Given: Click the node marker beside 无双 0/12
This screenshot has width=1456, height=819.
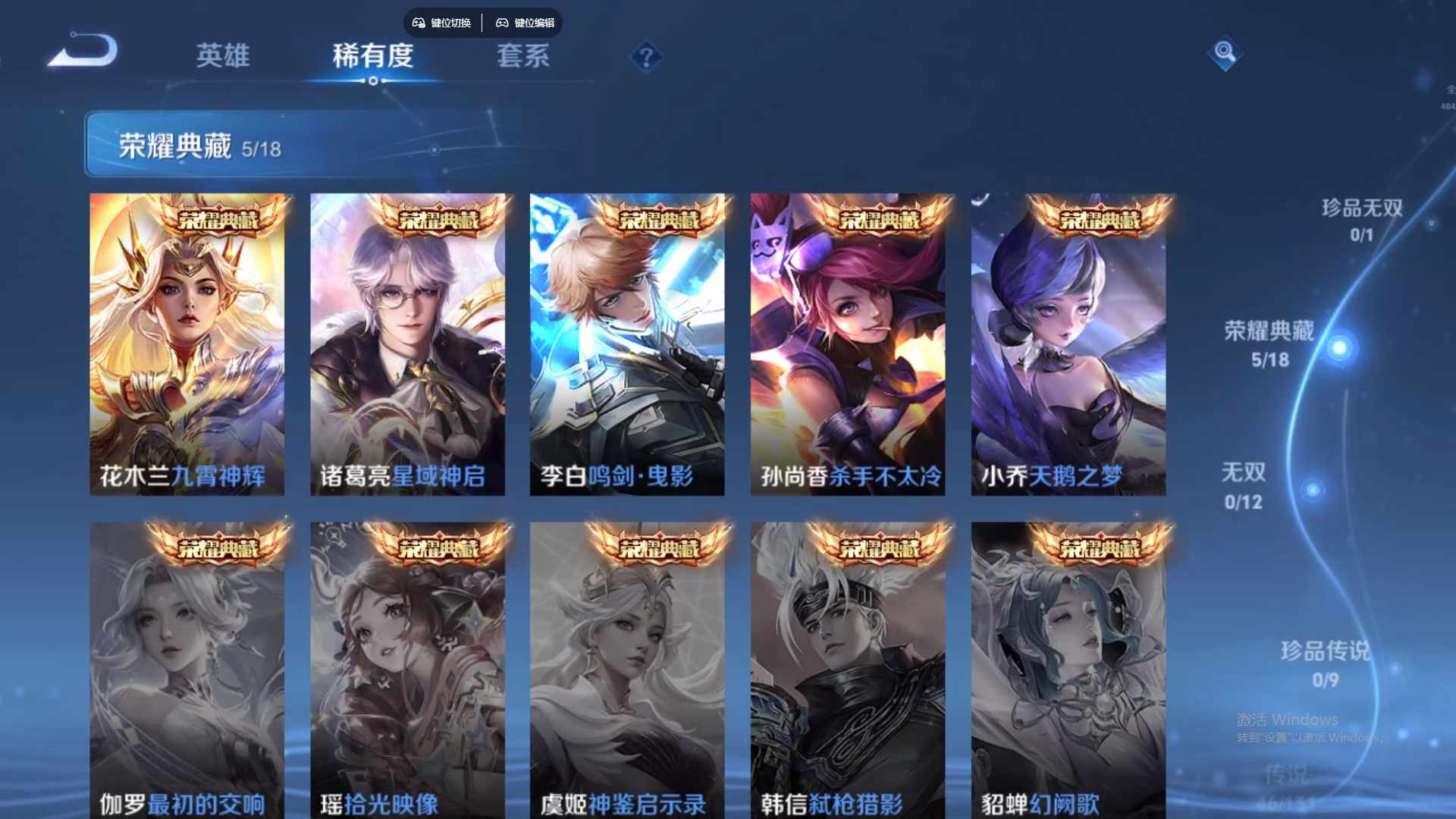Looking at the screenshot, I should point(1313,488).
